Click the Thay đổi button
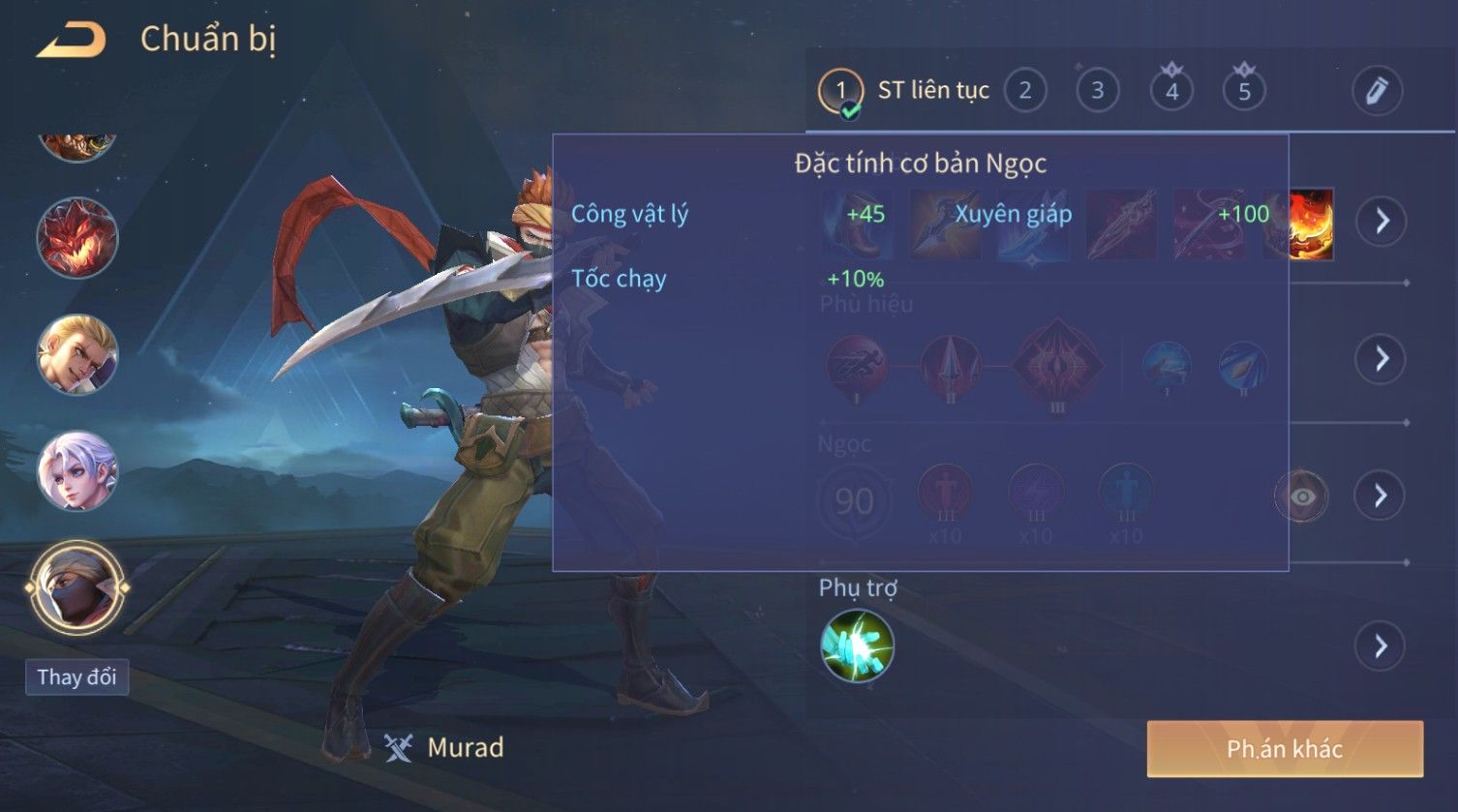 coord(76,677)
